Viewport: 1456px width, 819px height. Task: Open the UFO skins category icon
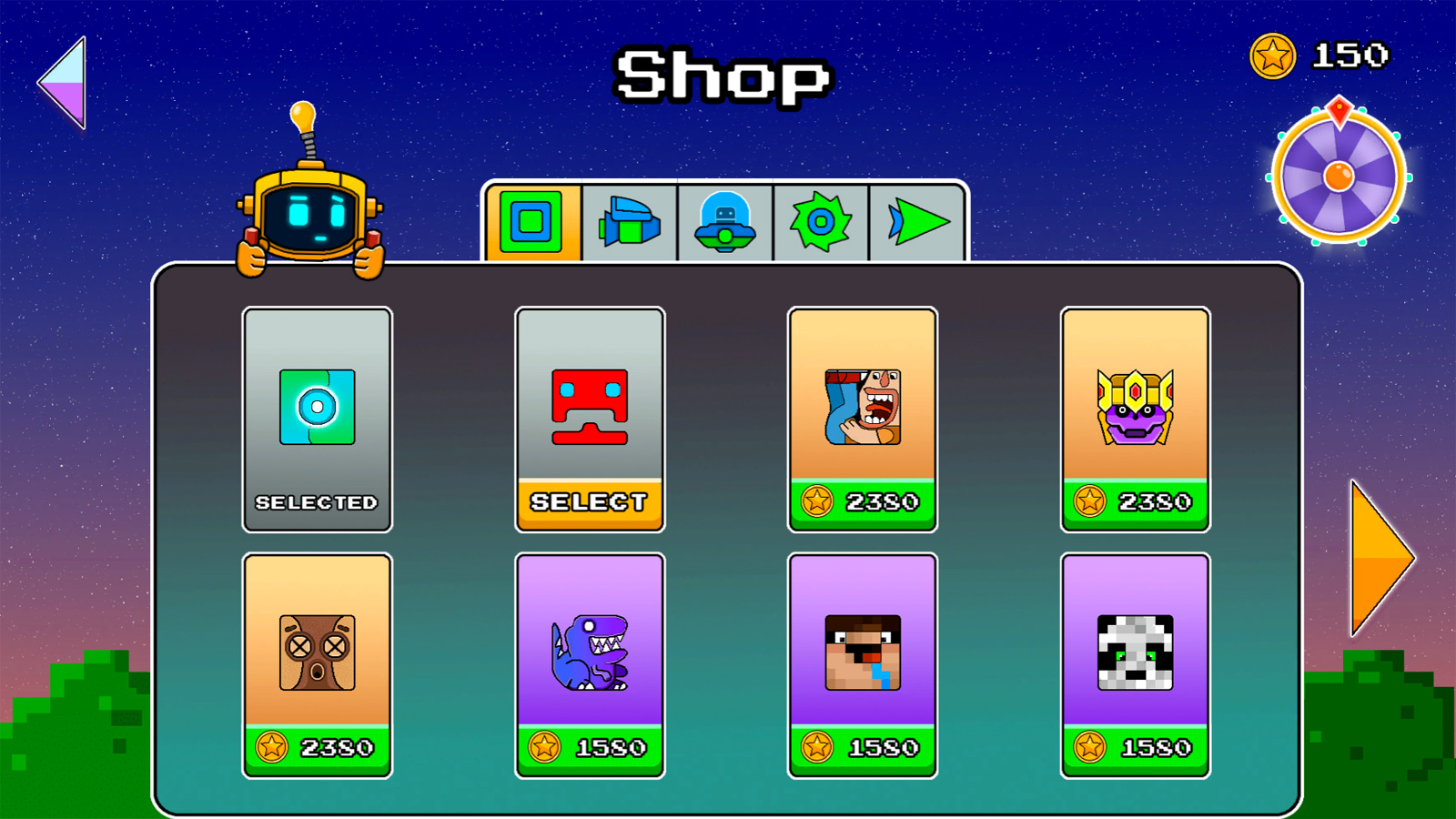(725, 221)
